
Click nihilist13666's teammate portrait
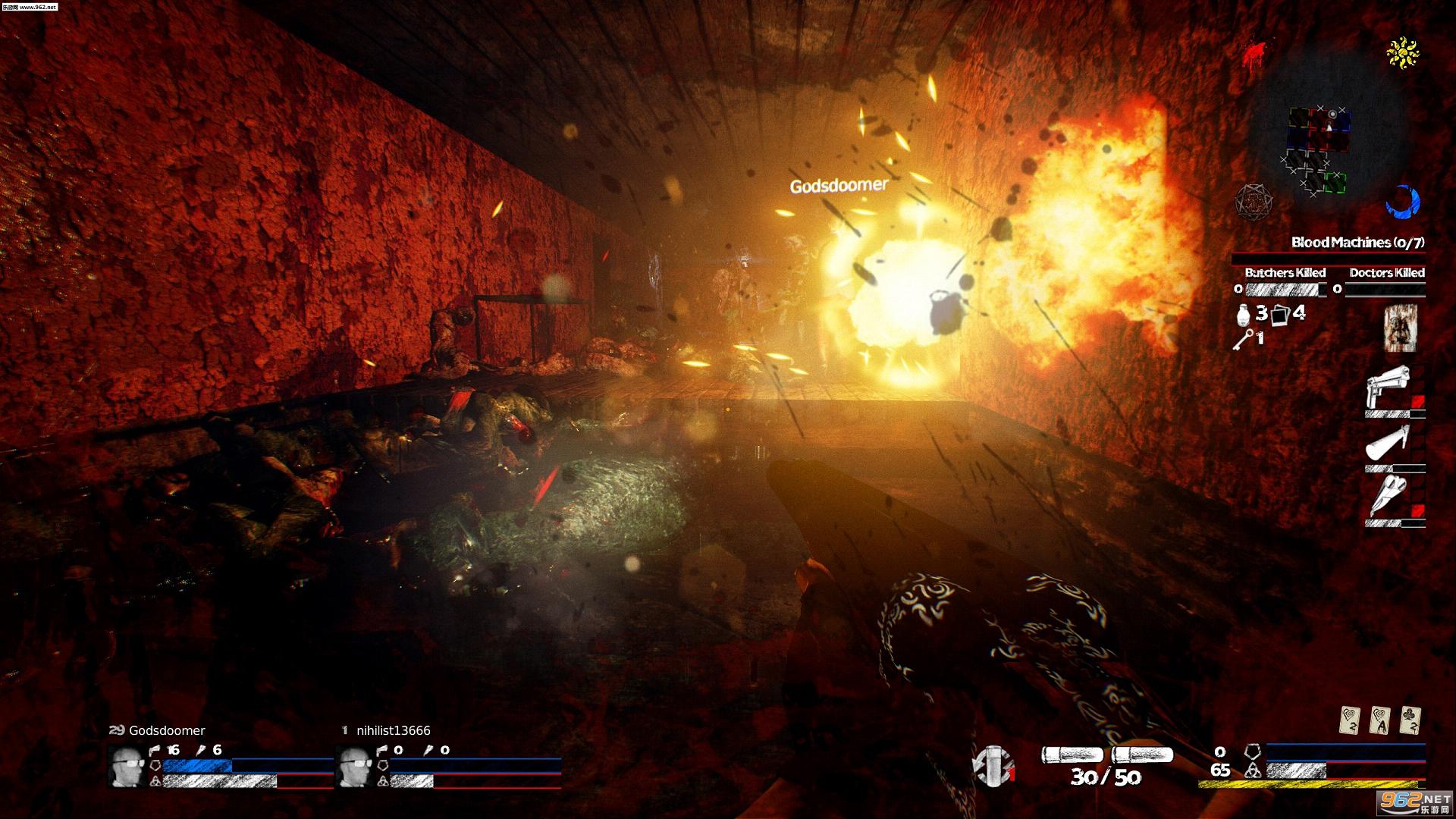[x=354, y=764]
